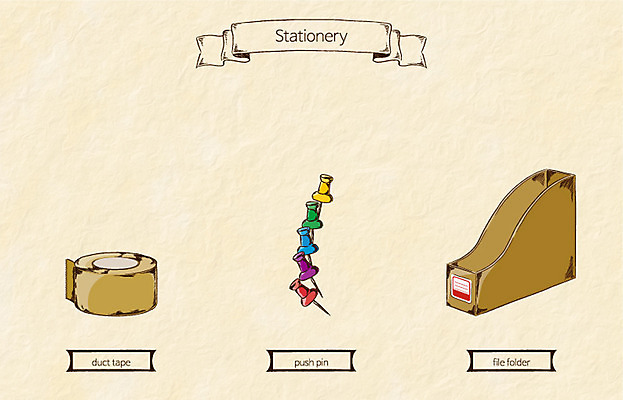This screenshot has height=400, width=623.
Task: Click the duct tape label
Action: 111,361
